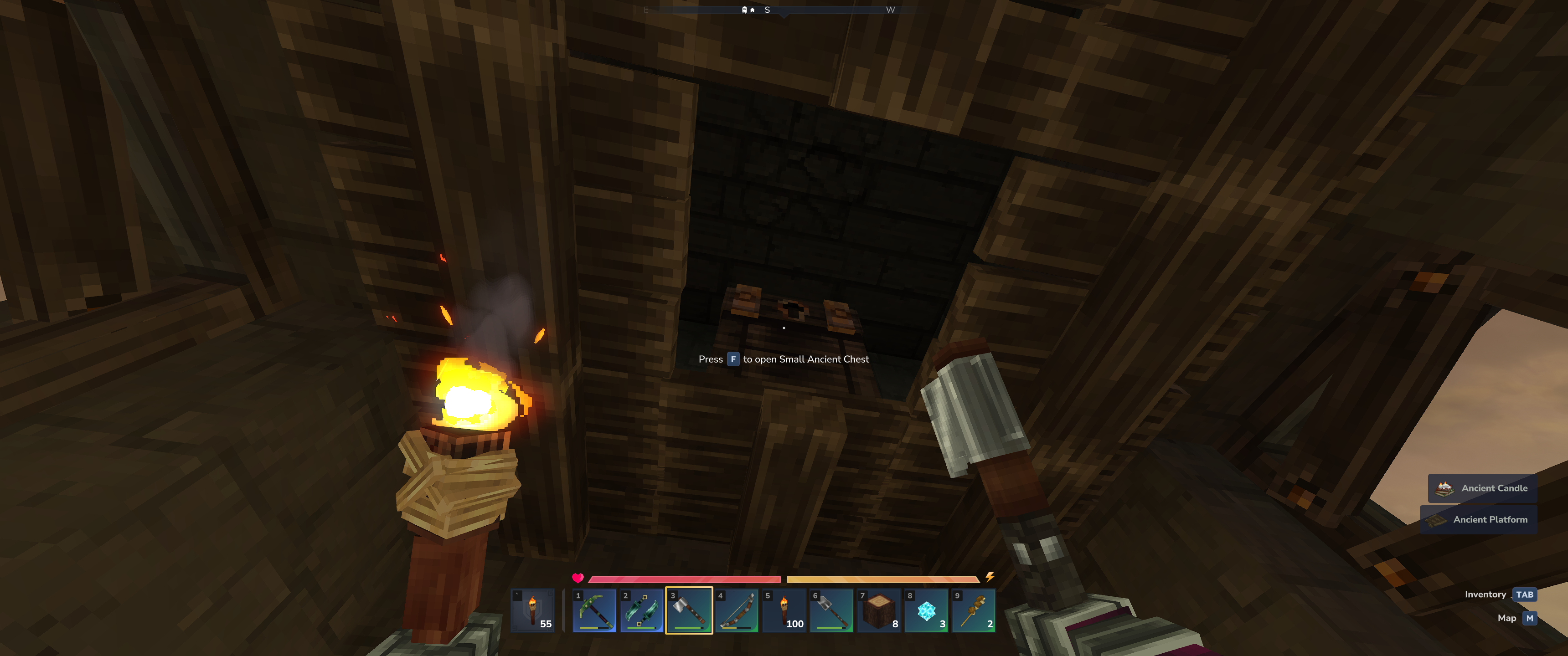1568x656 pixels.
Task: Select the green pickaxe in hotbar slot 1
Action: point(594,610)
